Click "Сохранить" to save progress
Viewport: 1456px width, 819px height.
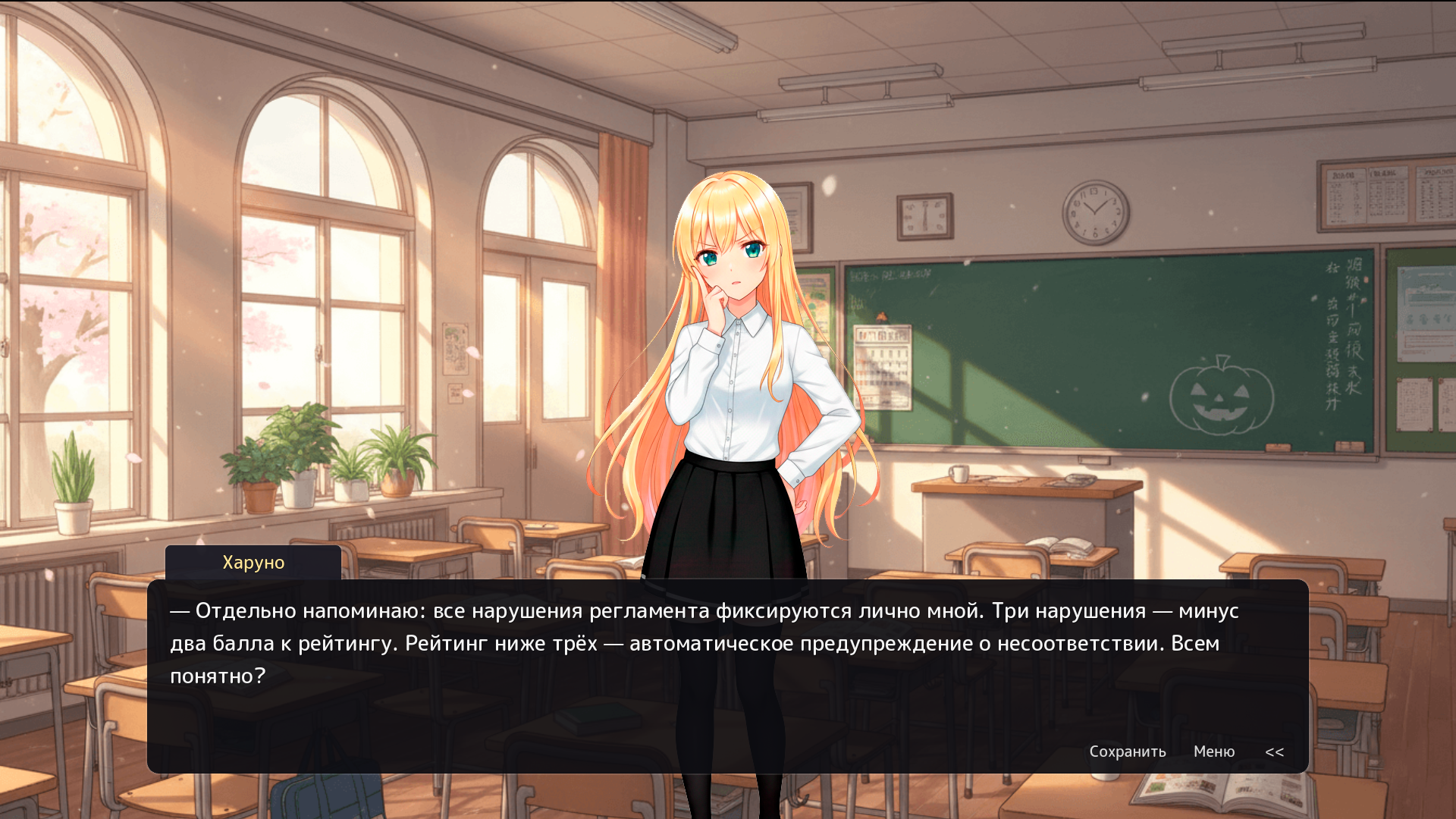[x=1128, y=752]
